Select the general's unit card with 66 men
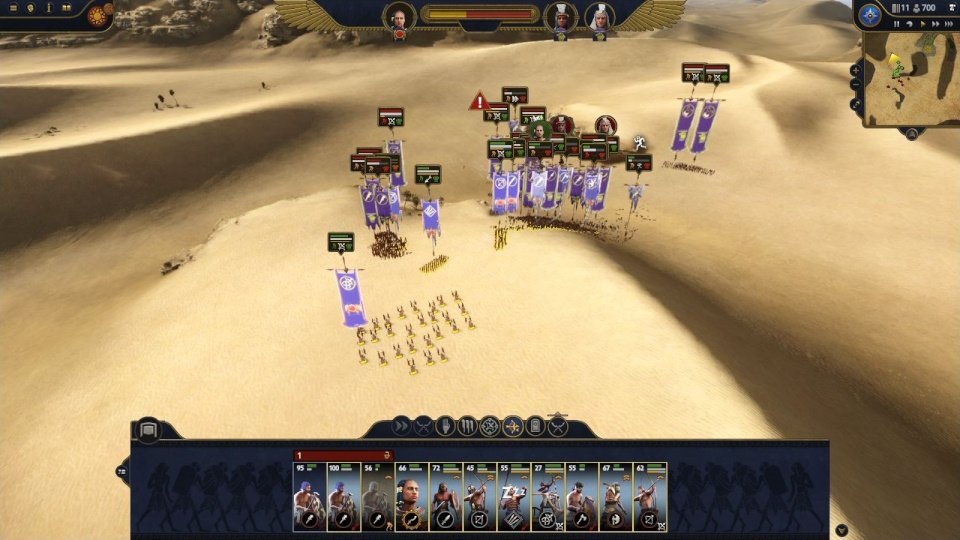Viewport: 960px width, 540px height. click(x=411, y=497)
